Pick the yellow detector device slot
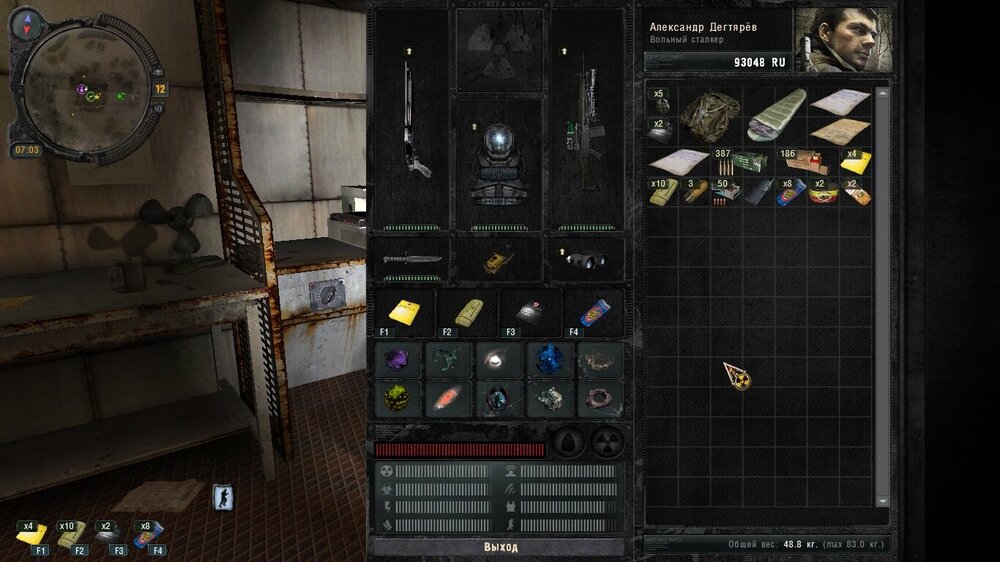 pos(499,260)
